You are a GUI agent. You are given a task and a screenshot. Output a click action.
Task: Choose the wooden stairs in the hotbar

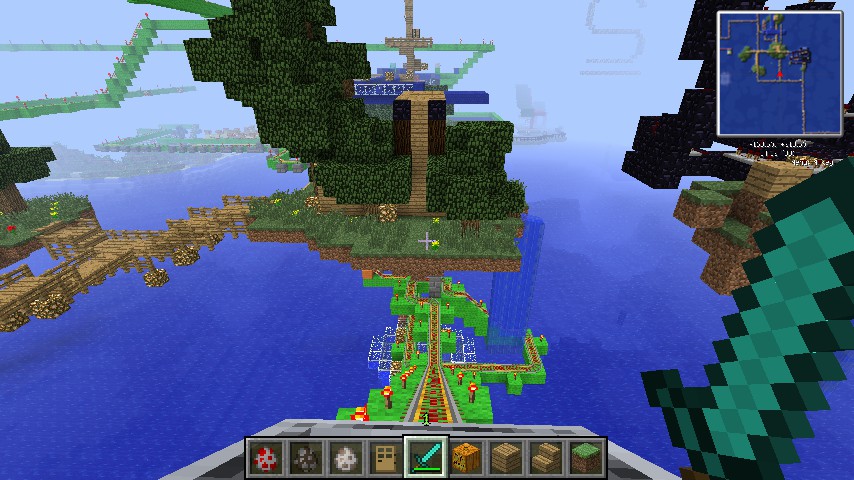(546, 458)
